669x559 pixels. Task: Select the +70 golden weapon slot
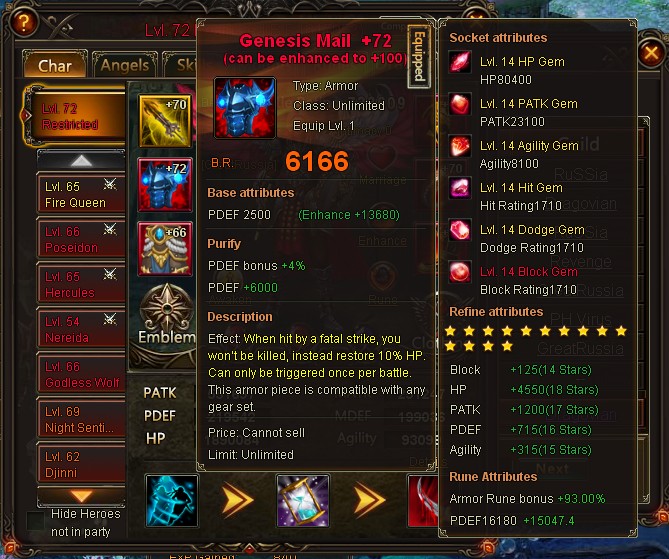(x=164, y=121)
